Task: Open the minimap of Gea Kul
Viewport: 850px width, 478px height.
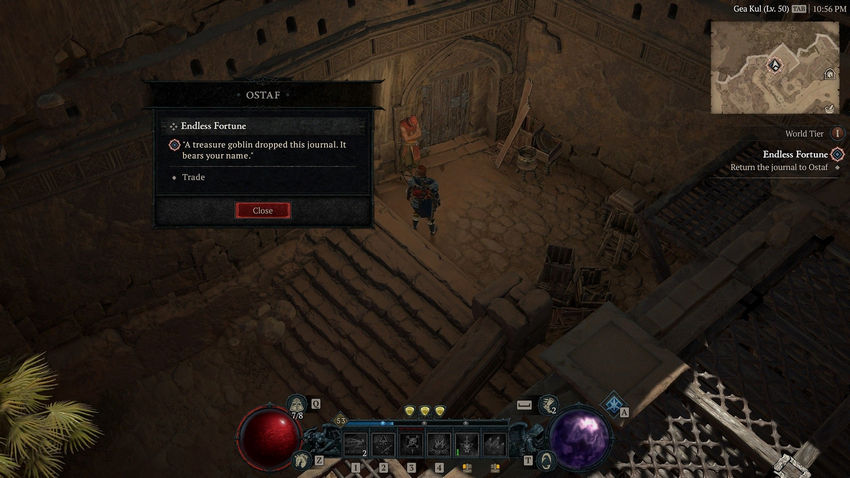Action: point(773,67)
